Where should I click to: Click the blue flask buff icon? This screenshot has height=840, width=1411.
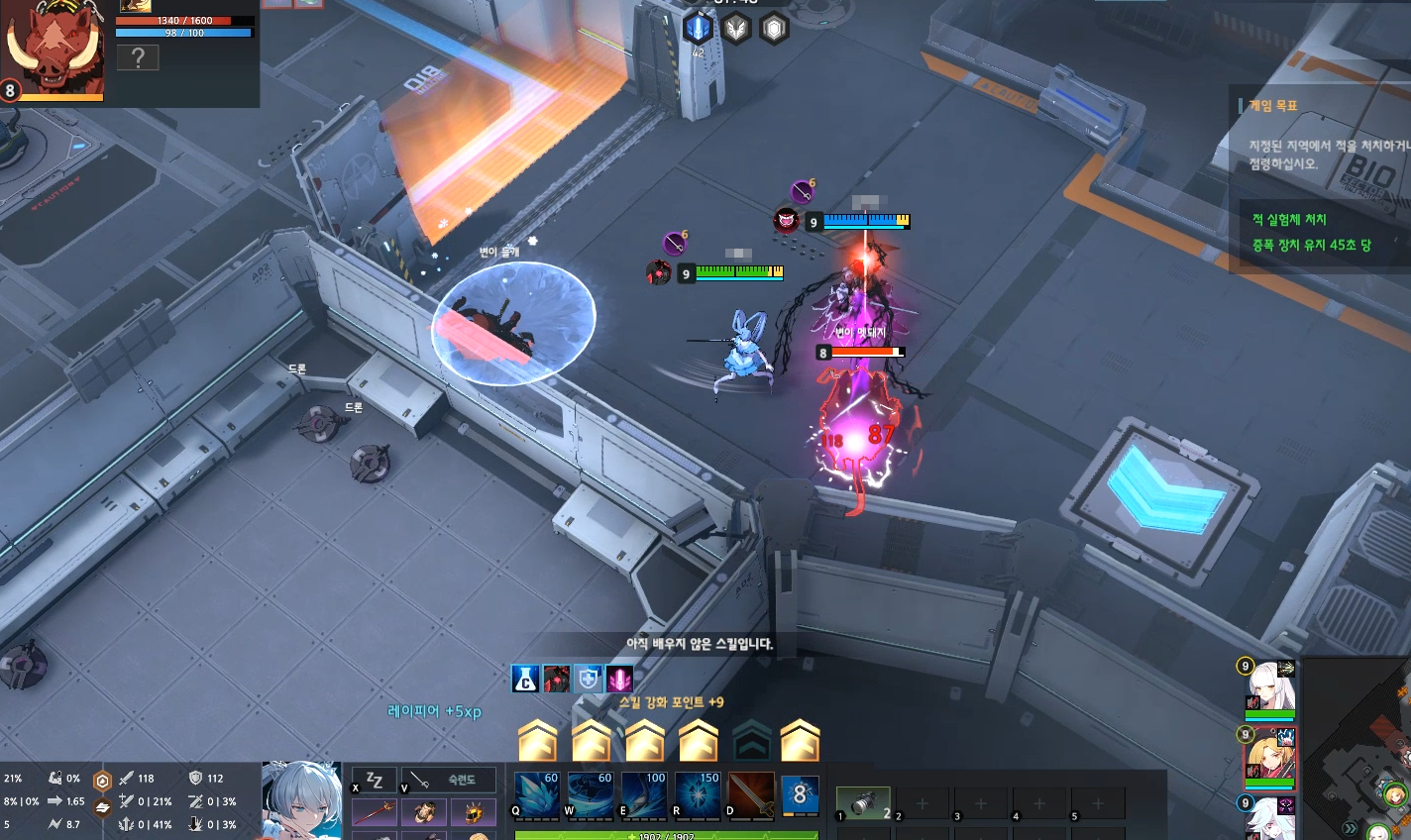point(525,679)
